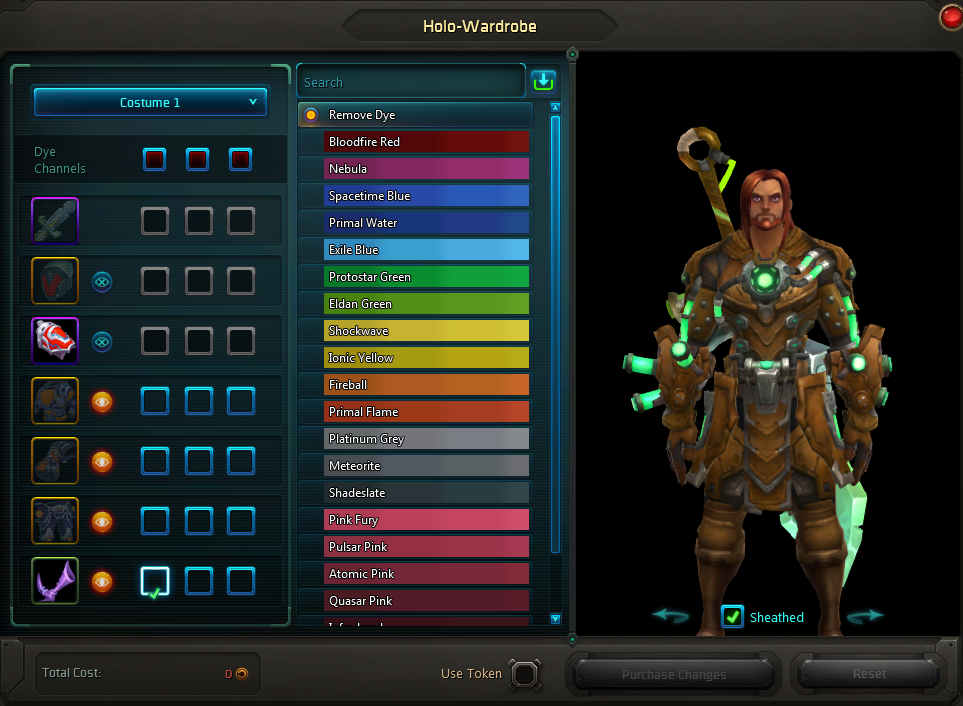This screenshot has width=963, height=706.
Task: Click the dye Search field
Action: (x=410, y=82)
